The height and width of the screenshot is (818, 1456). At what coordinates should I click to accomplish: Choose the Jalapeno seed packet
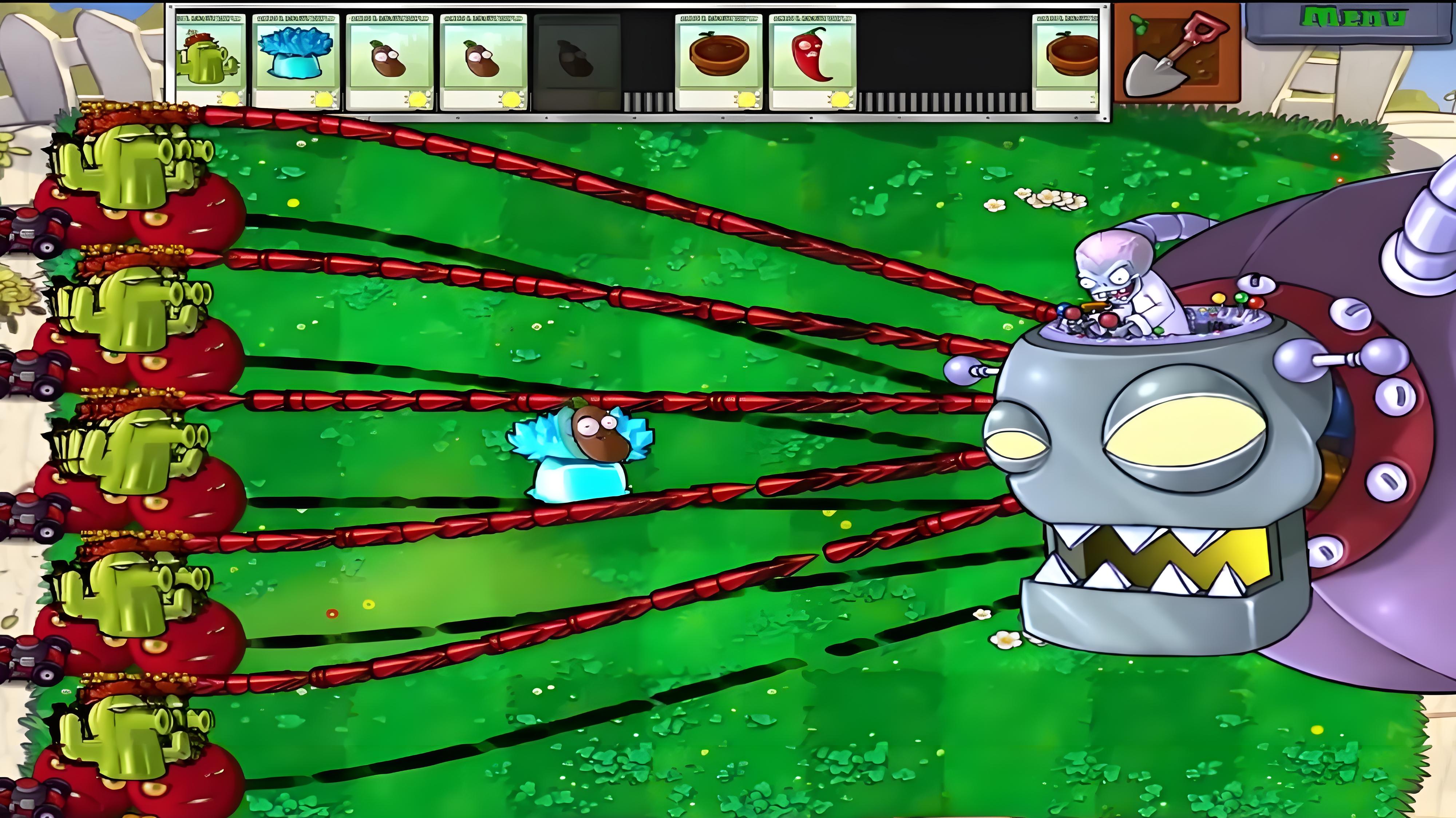point(812,61)
